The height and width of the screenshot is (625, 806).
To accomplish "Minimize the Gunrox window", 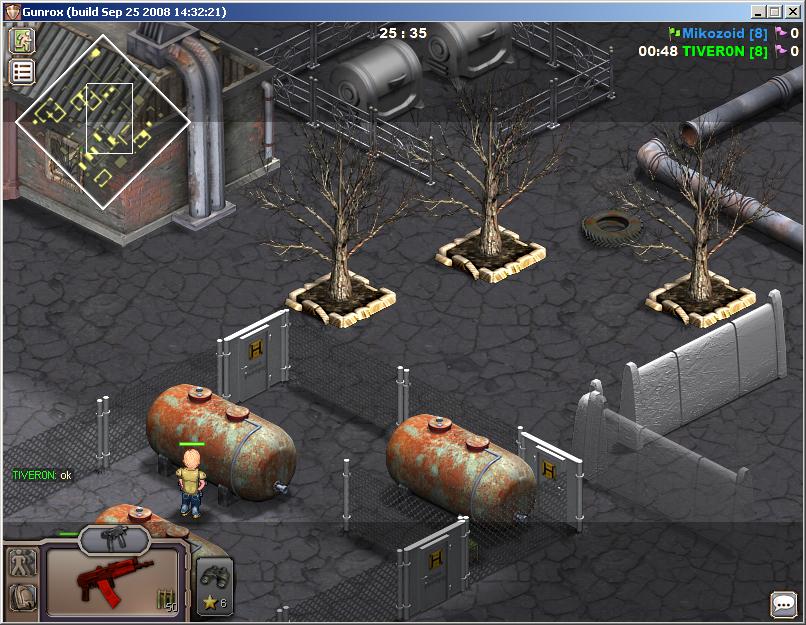I will coord(759,12).
